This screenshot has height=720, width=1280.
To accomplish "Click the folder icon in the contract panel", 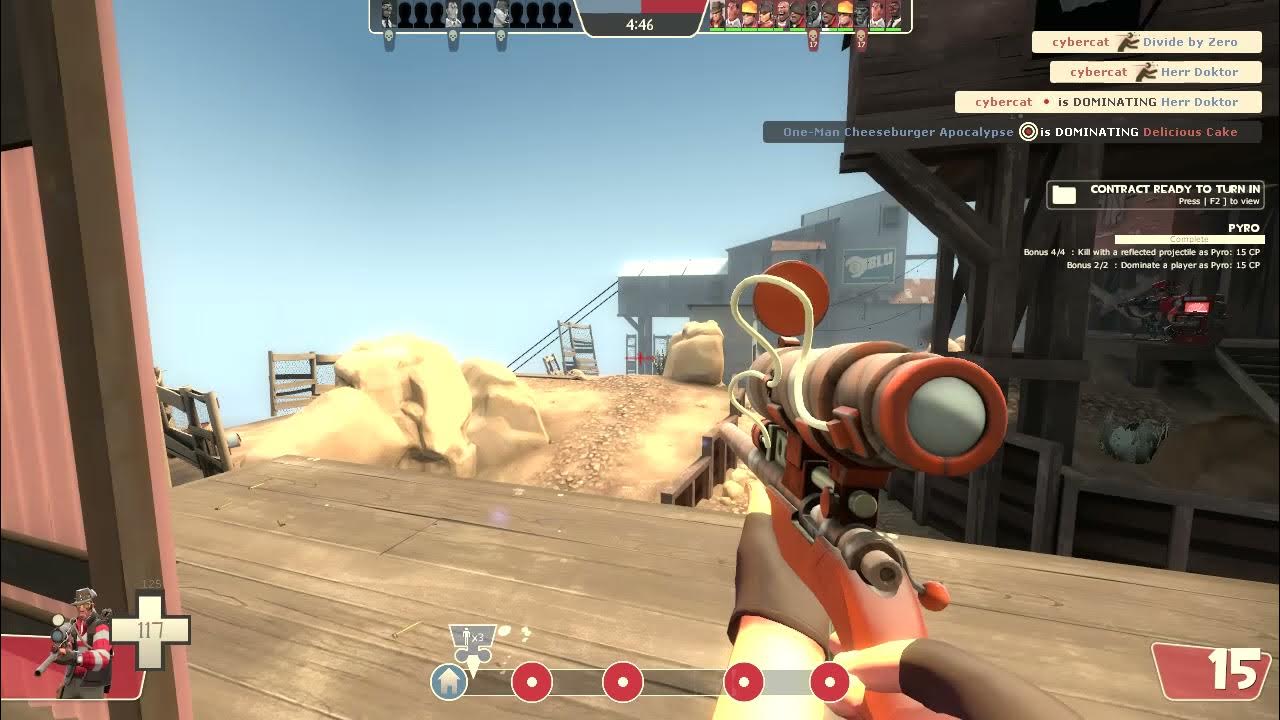I will pos(1064,195).
